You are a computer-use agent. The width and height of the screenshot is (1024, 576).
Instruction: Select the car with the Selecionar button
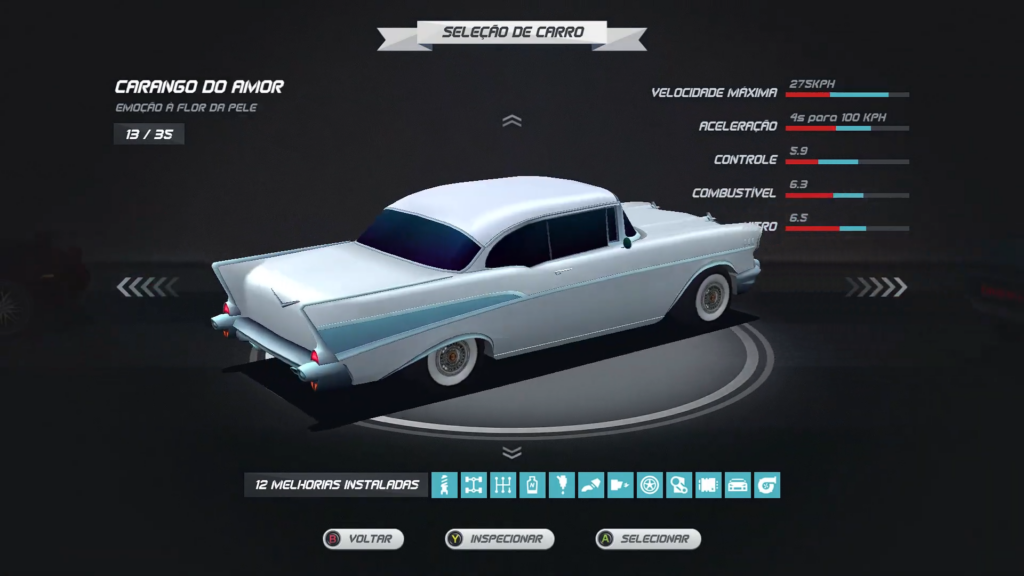648,539
